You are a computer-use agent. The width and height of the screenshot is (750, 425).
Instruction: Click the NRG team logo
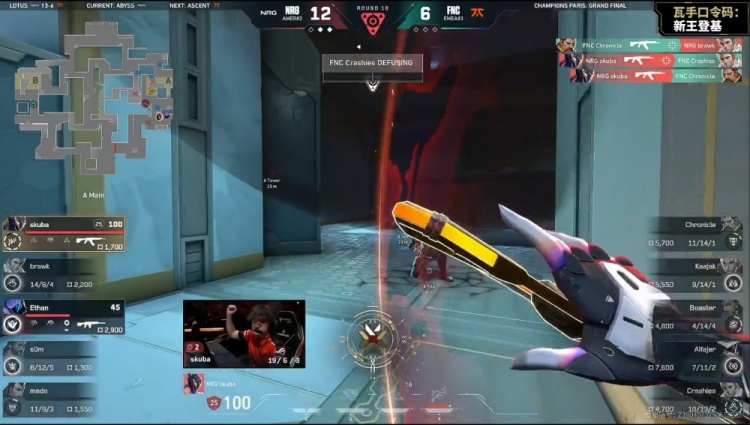click(292, 12)
